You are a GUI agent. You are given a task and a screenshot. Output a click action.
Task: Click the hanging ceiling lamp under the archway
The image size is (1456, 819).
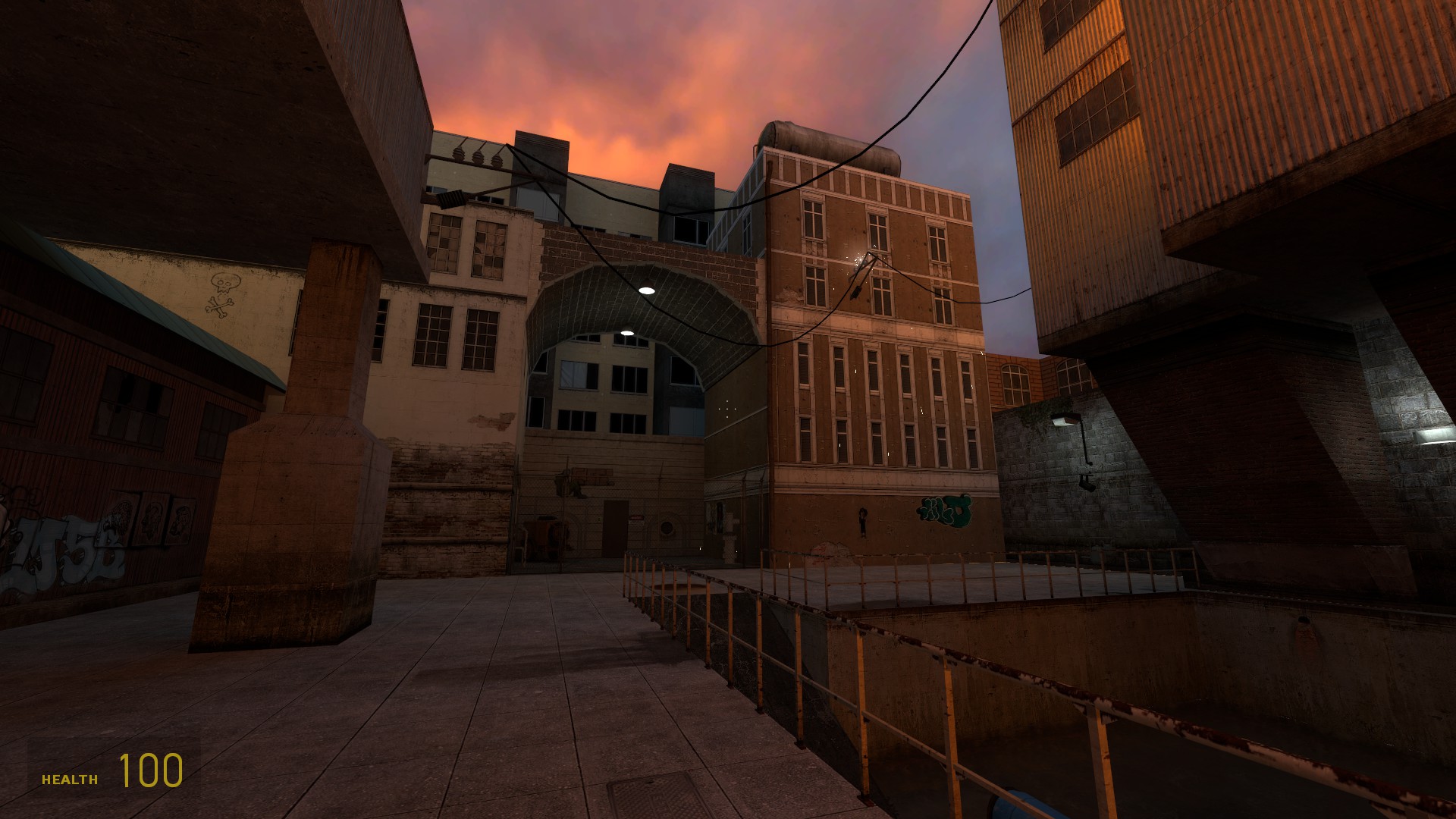coord(646,289)
